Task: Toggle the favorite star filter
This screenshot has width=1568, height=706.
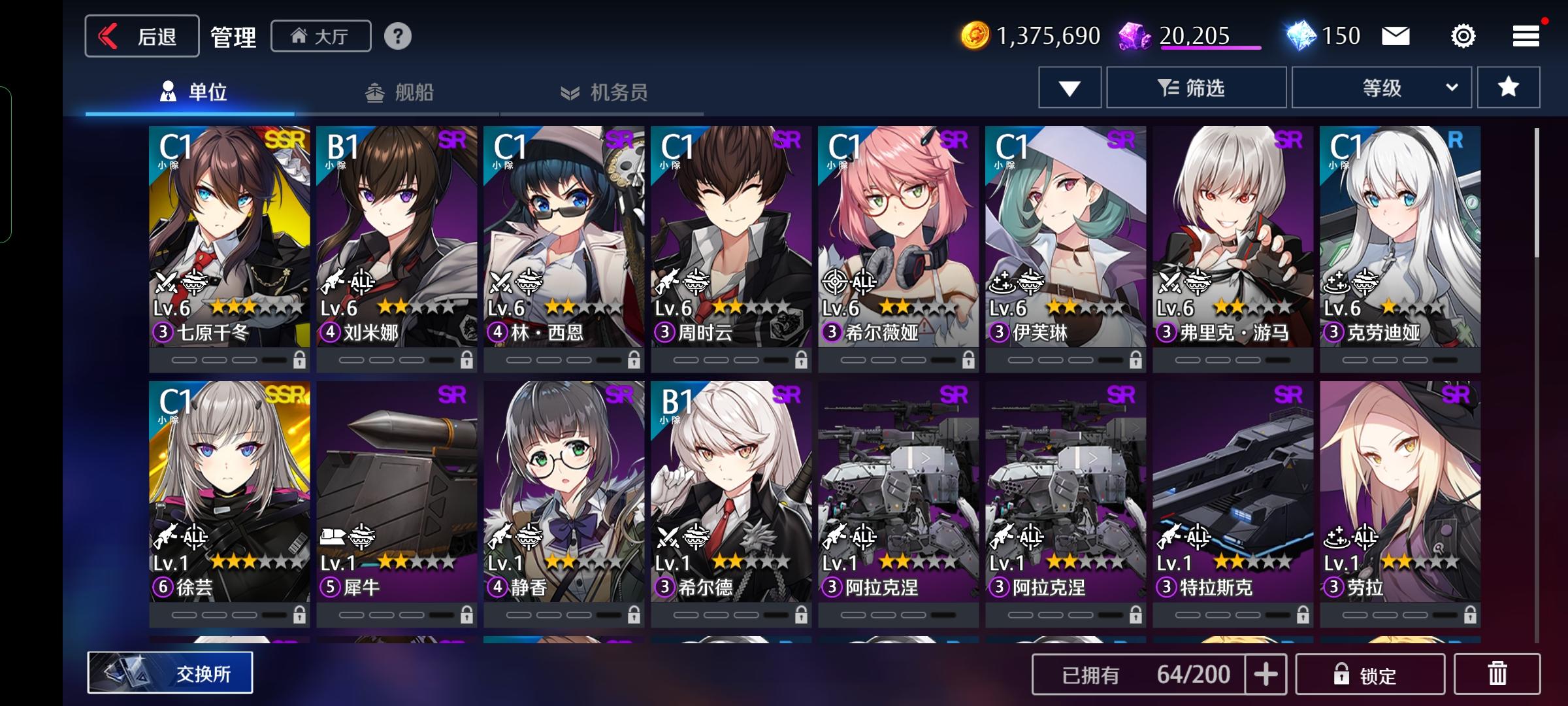Action: click(1507, 87)
